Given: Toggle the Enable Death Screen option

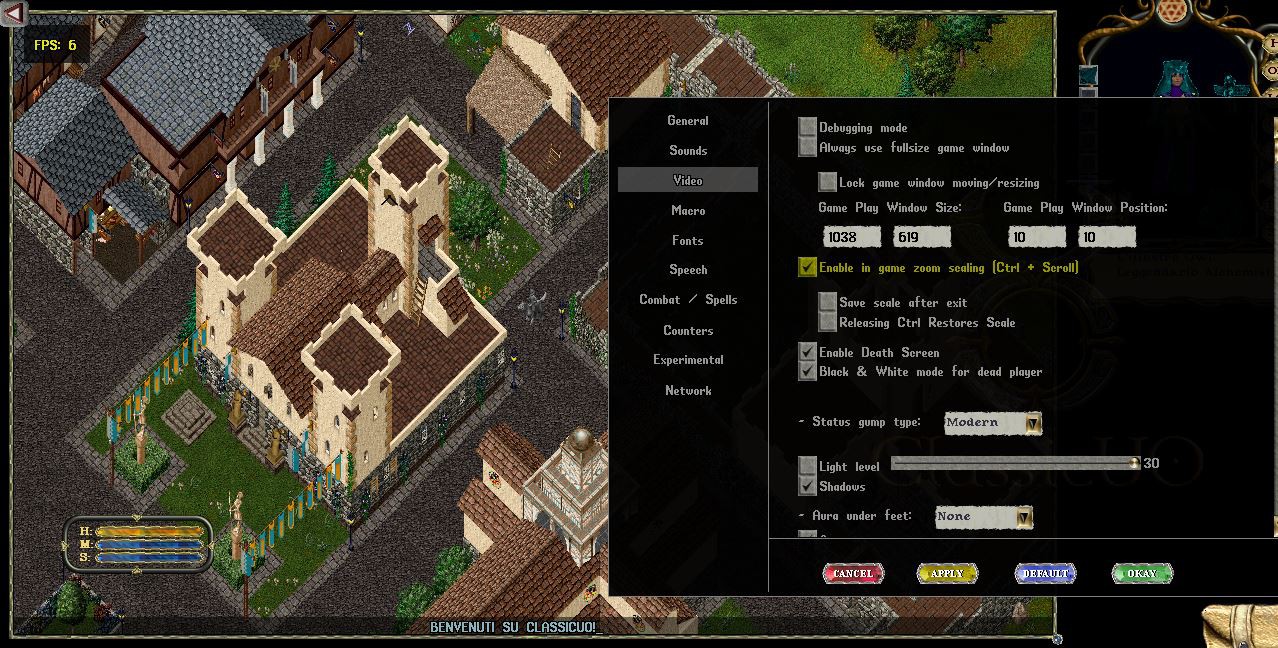Looking at the screenshot, I should [808, 352].
